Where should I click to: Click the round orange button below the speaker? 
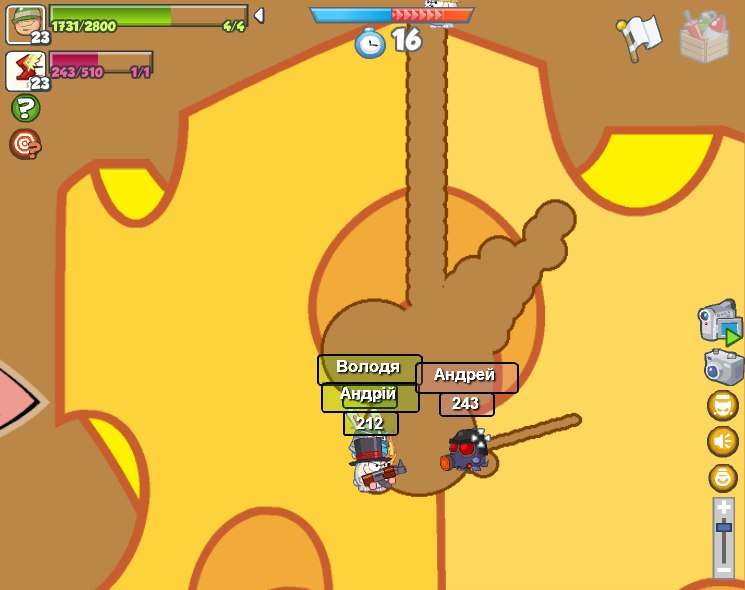click(723, 477)
